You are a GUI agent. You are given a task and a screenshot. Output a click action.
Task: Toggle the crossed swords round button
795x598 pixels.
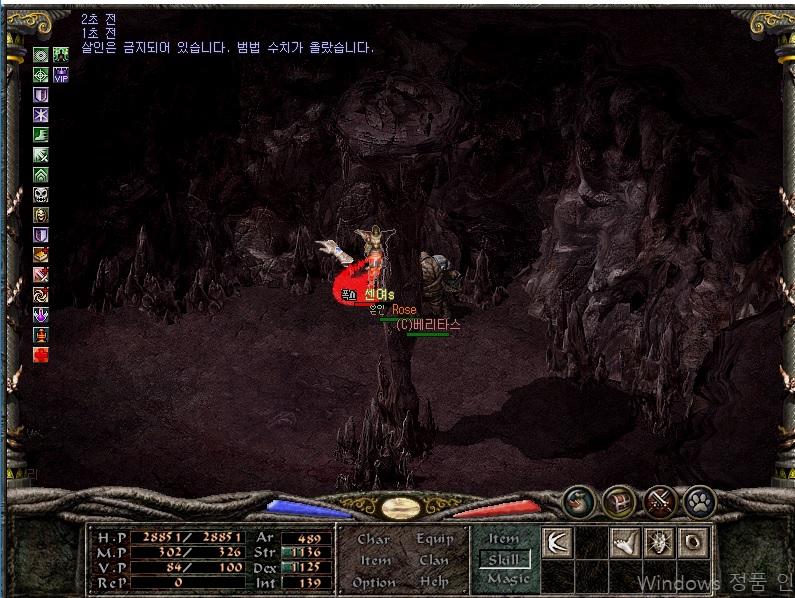tap(660, 500)
